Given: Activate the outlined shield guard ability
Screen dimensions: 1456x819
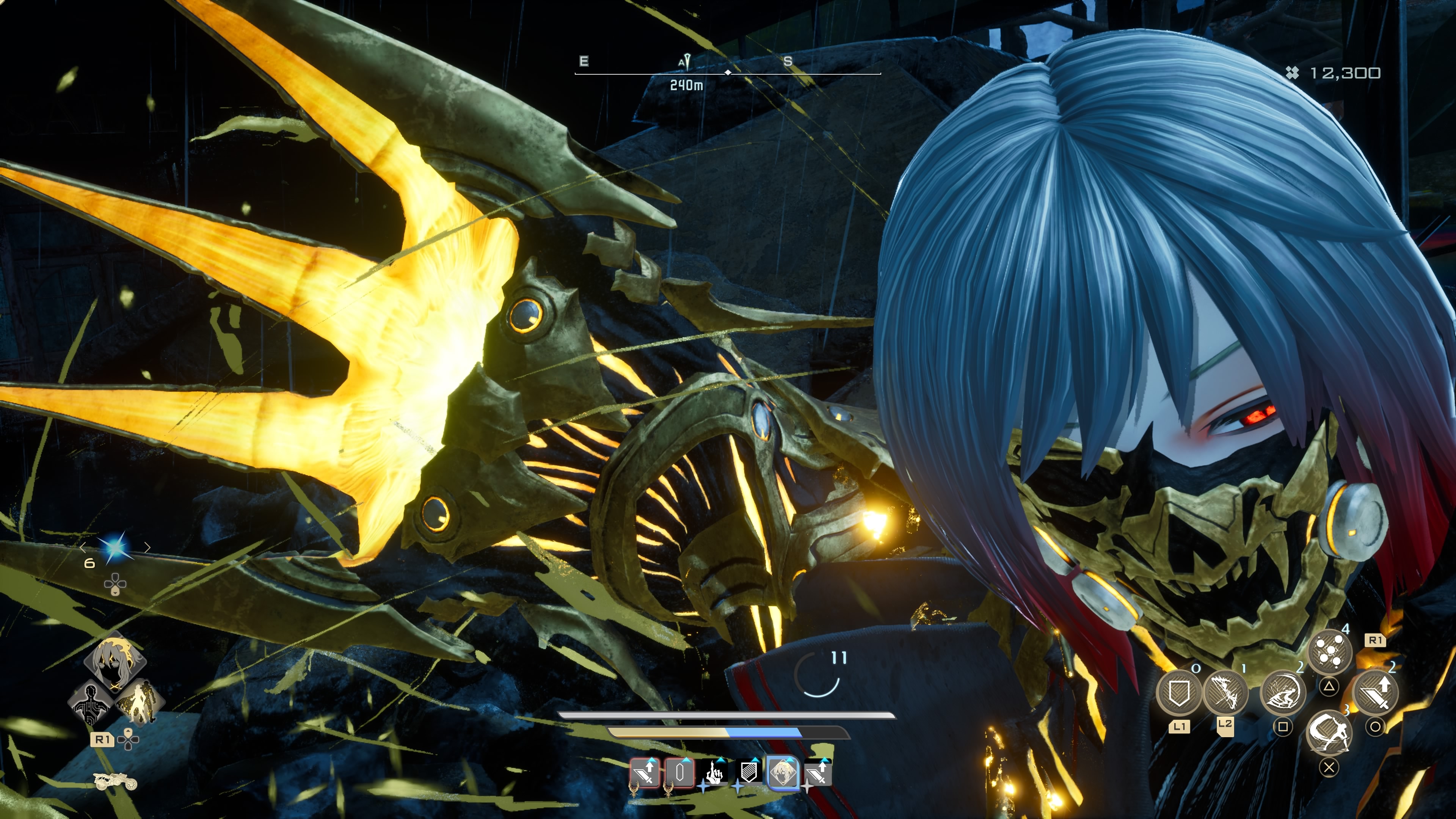Looking at the screenshot, I should 1178,693.
